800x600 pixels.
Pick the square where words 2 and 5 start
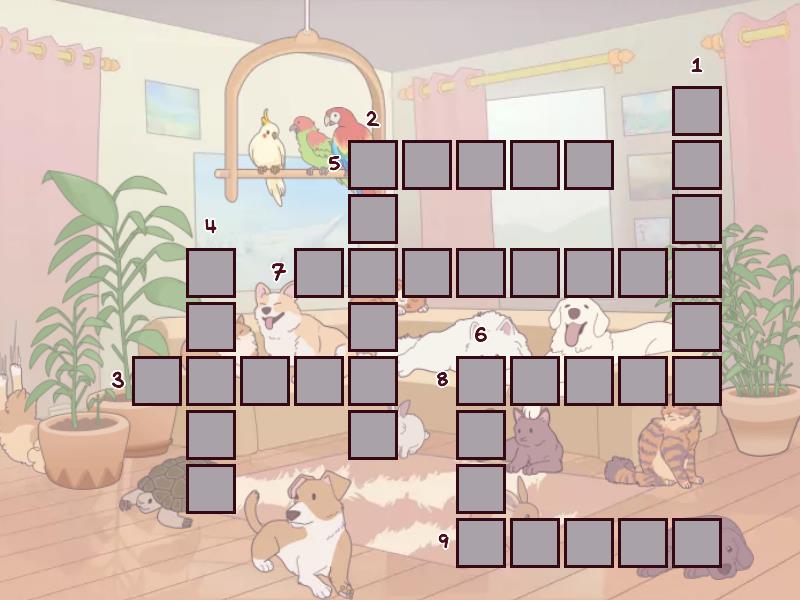click(x=373, y=165)
